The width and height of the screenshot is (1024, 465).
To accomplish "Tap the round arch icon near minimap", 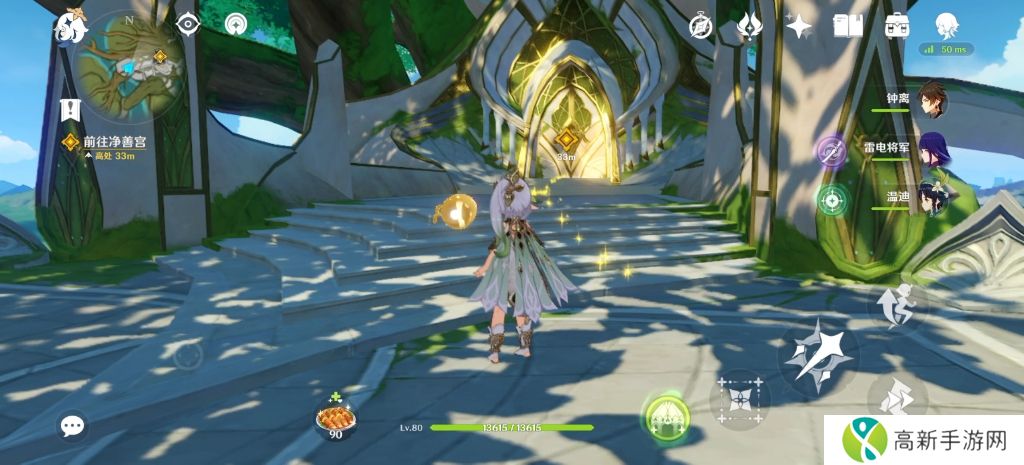I will click(237, 24).
